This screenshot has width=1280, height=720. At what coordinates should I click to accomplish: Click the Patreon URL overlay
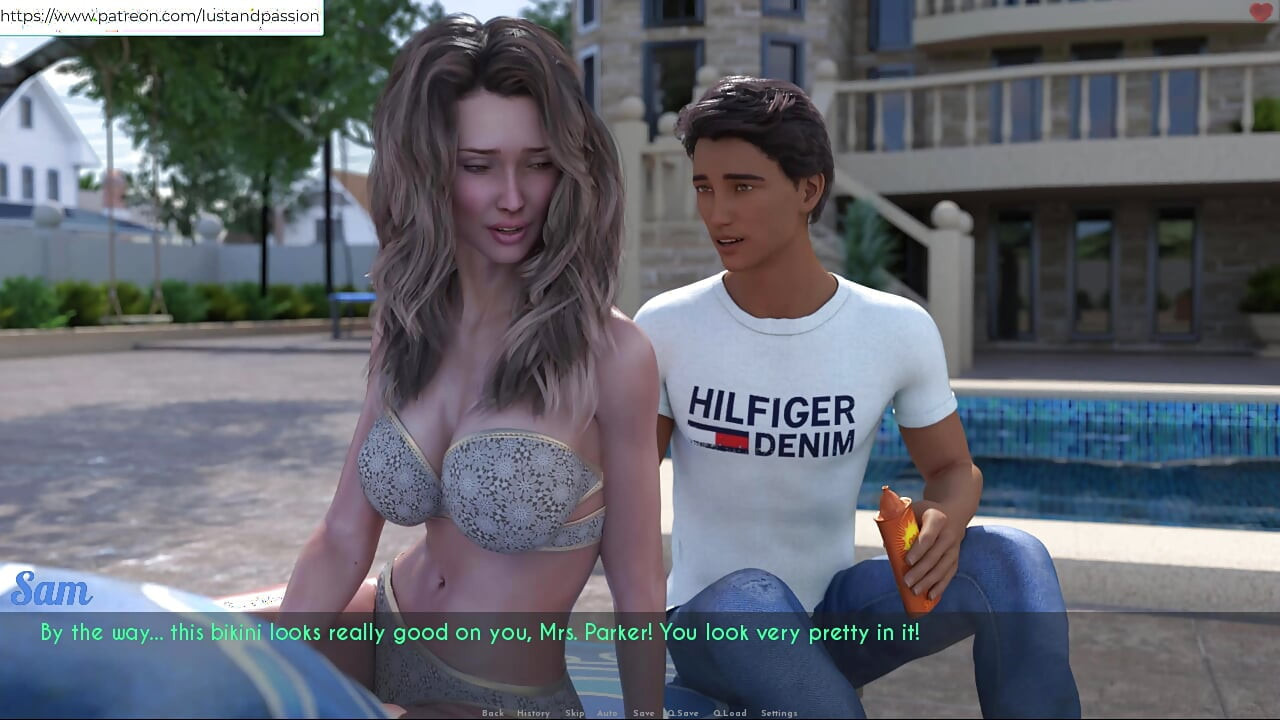pos(161,16)
